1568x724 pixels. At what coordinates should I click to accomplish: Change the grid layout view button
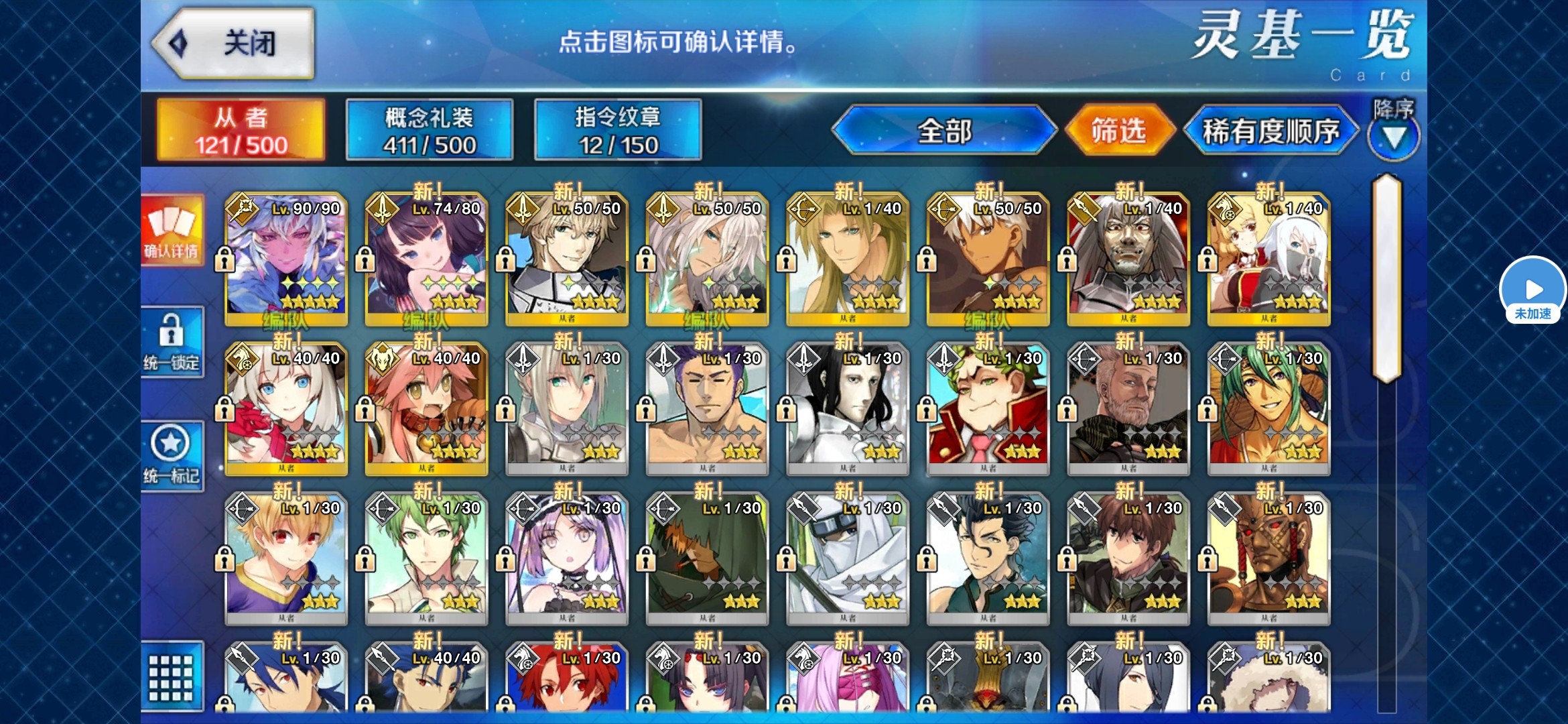click(x=172, y=677)
